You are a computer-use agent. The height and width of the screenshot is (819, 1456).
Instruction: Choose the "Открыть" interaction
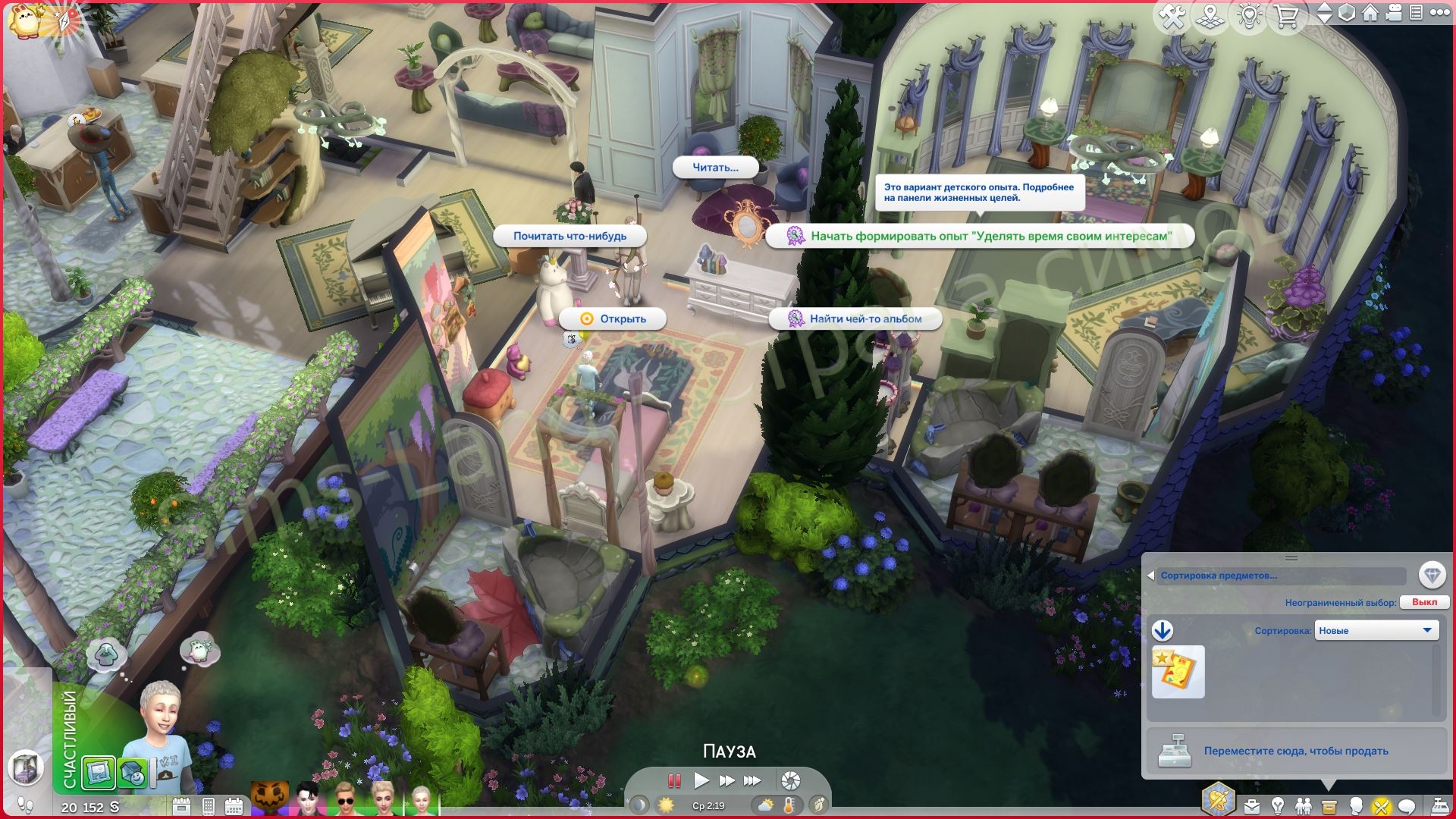pos(613,319)
